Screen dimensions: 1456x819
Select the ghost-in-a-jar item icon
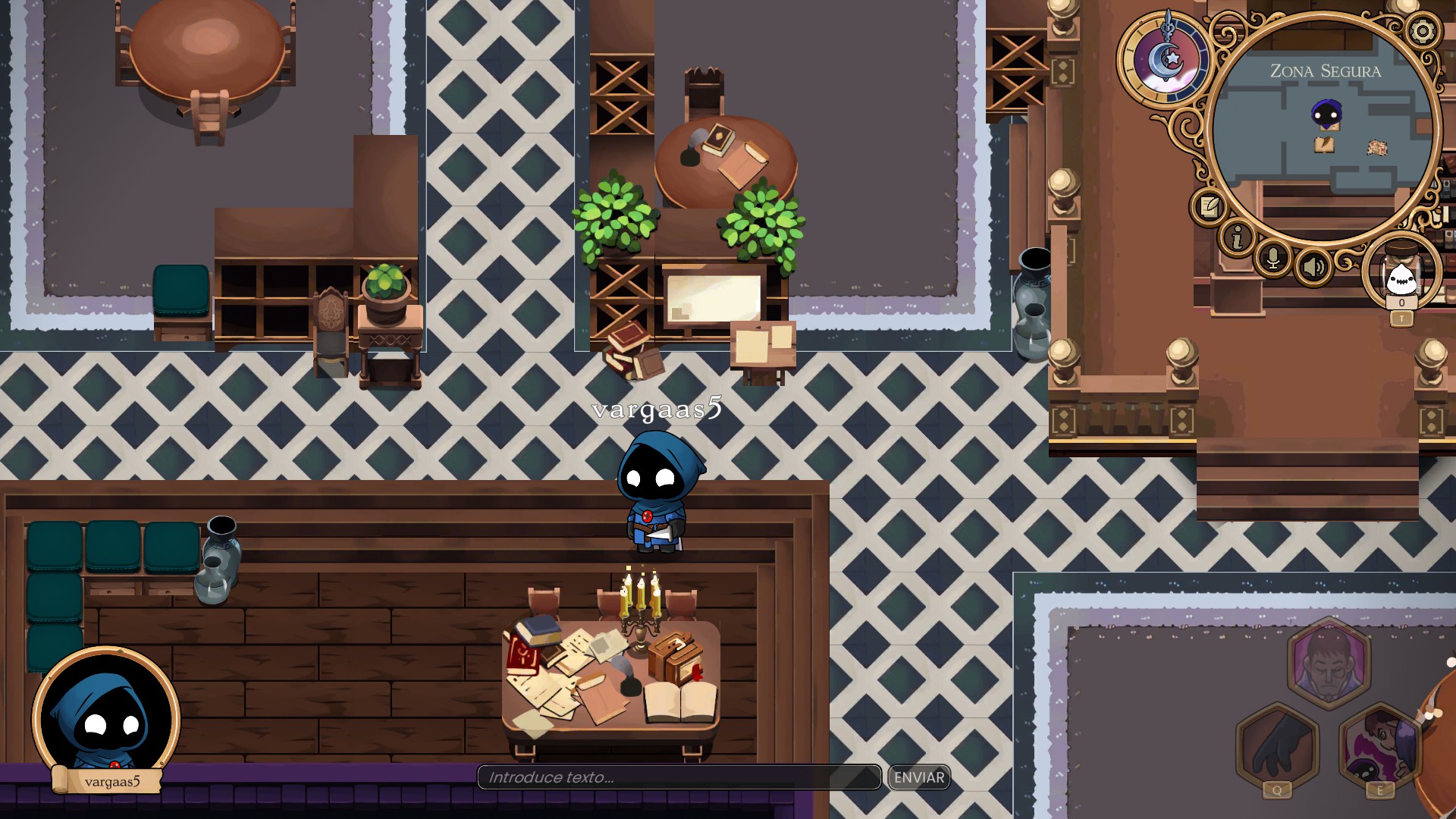[x=1401, y=276]
